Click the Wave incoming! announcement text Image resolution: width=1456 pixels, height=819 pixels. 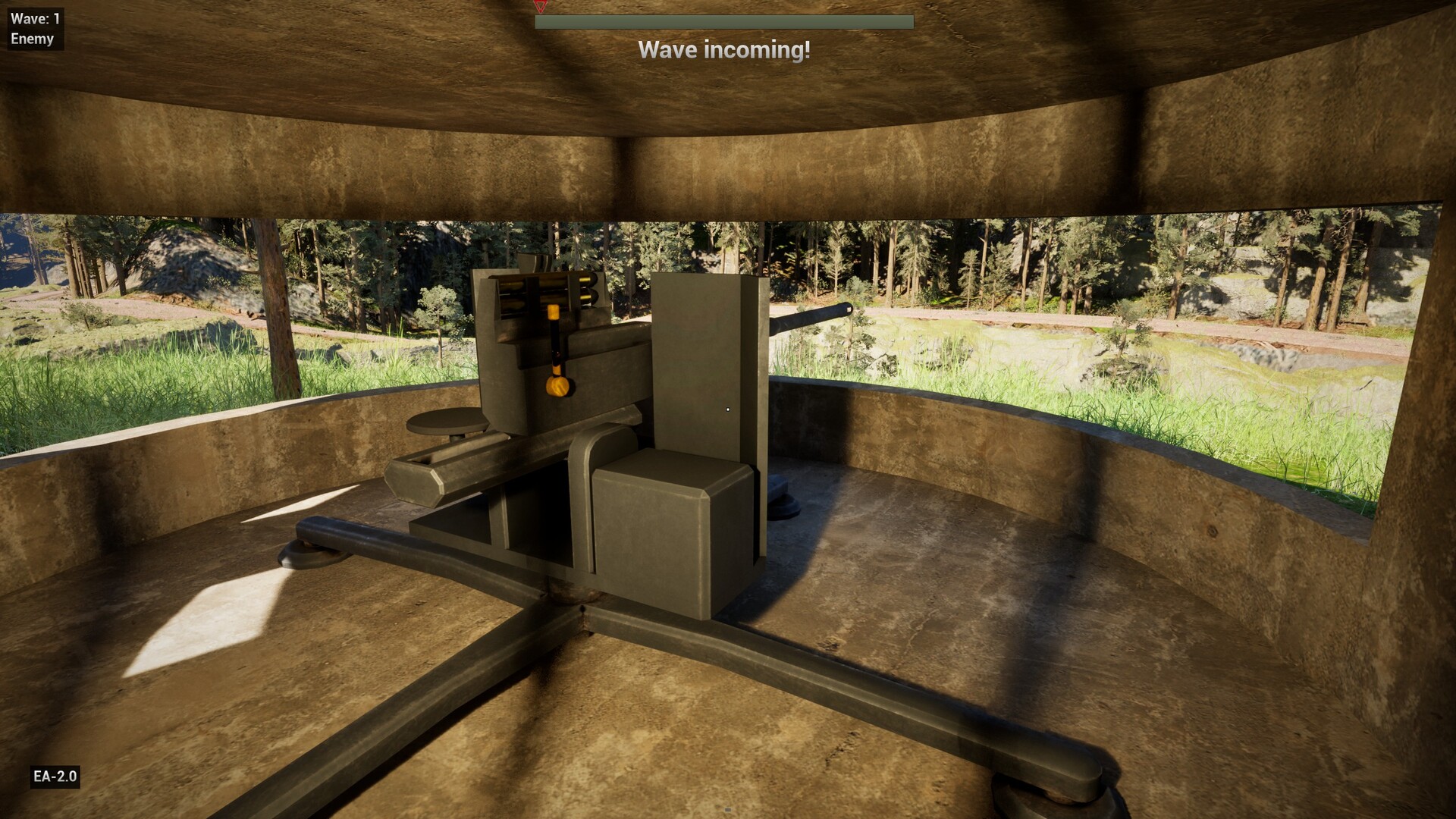(x=726, y=50)
